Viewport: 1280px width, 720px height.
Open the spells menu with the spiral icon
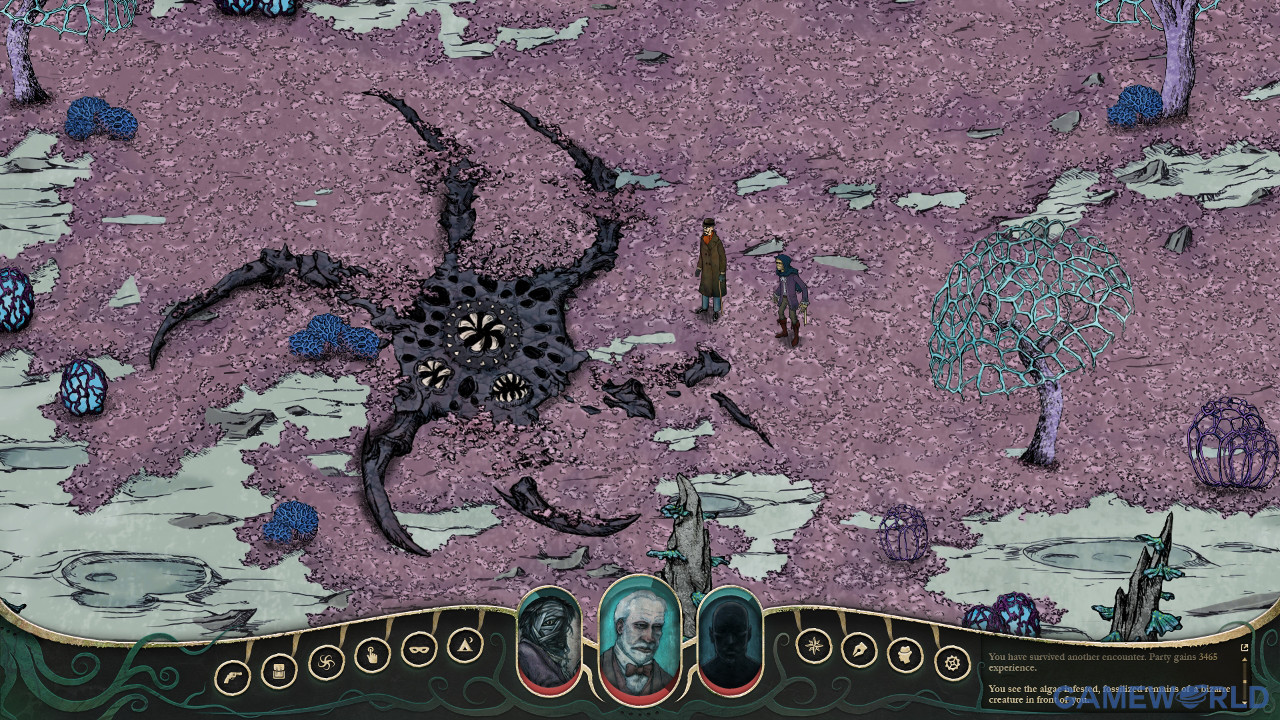point(324,661)
